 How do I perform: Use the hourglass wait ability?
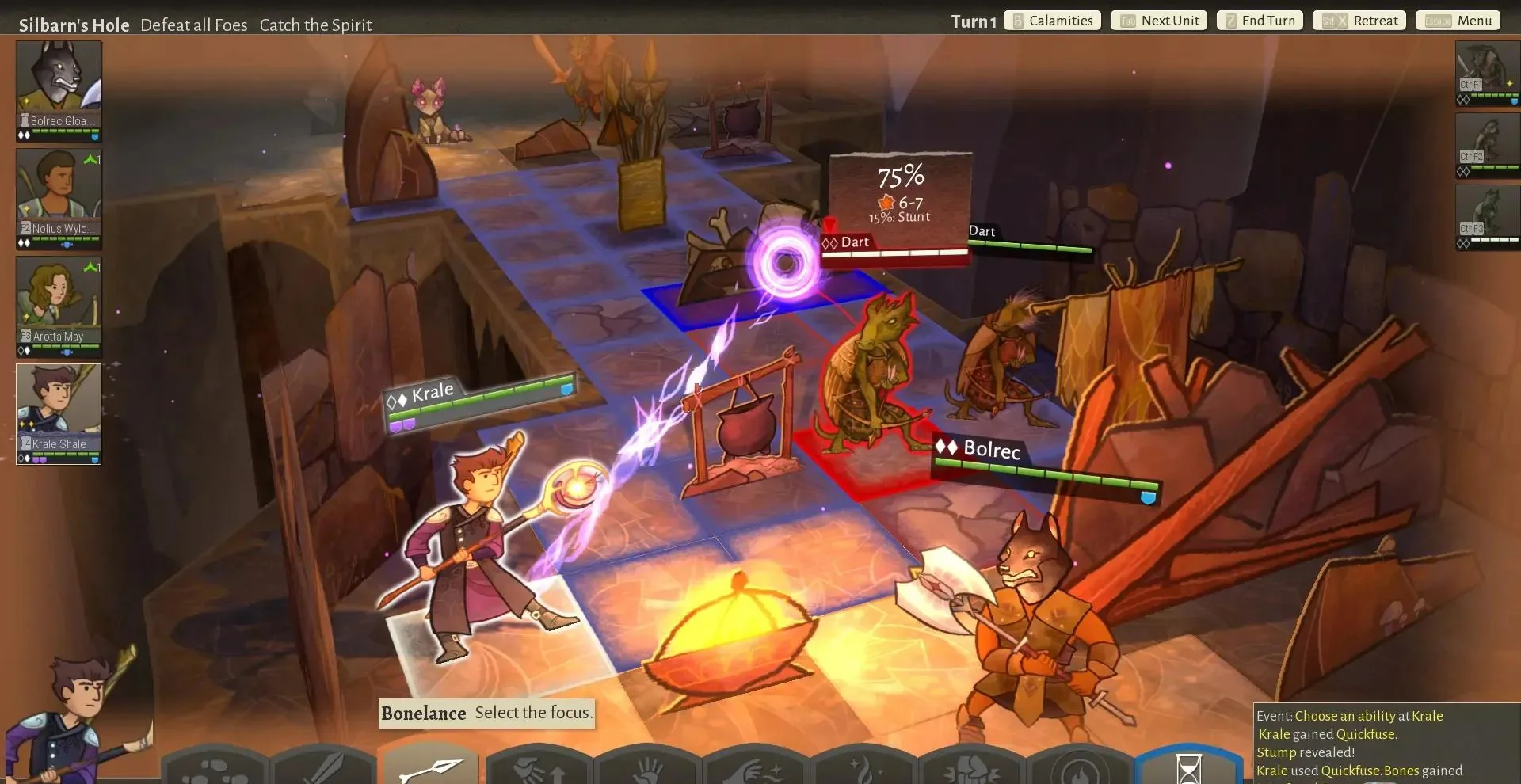[1188, 768]
